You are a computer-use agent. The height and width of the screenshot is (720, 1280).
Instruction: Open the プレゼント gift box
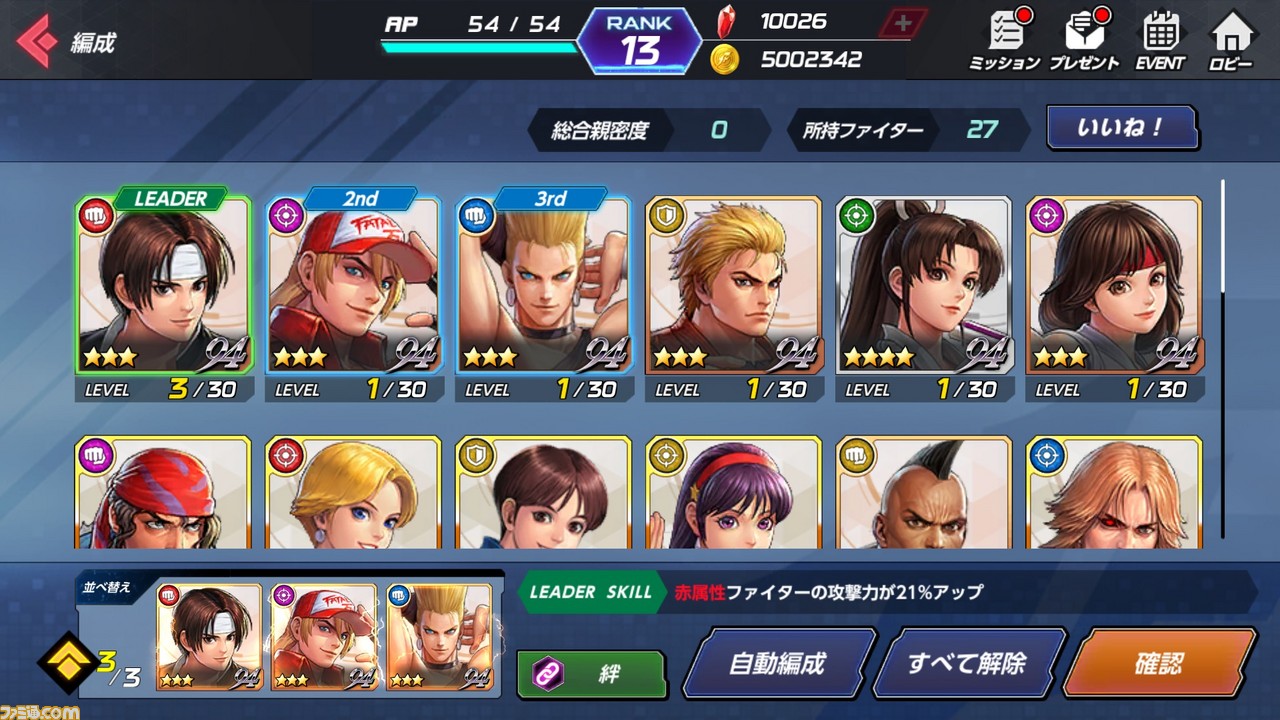pos(1084,42)
